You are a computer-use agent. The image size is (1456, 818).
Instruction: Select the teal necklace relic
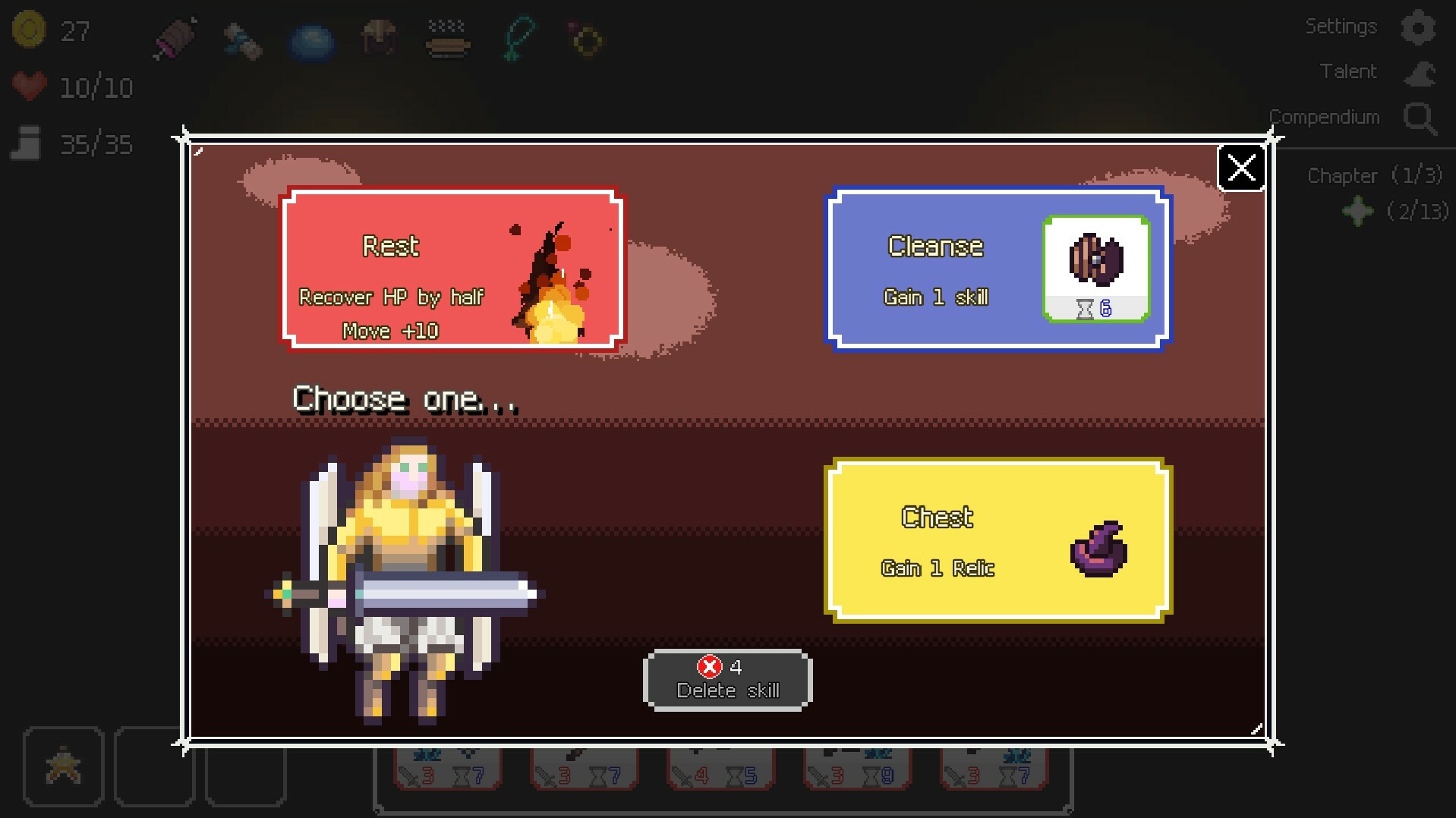click(516, 38)
